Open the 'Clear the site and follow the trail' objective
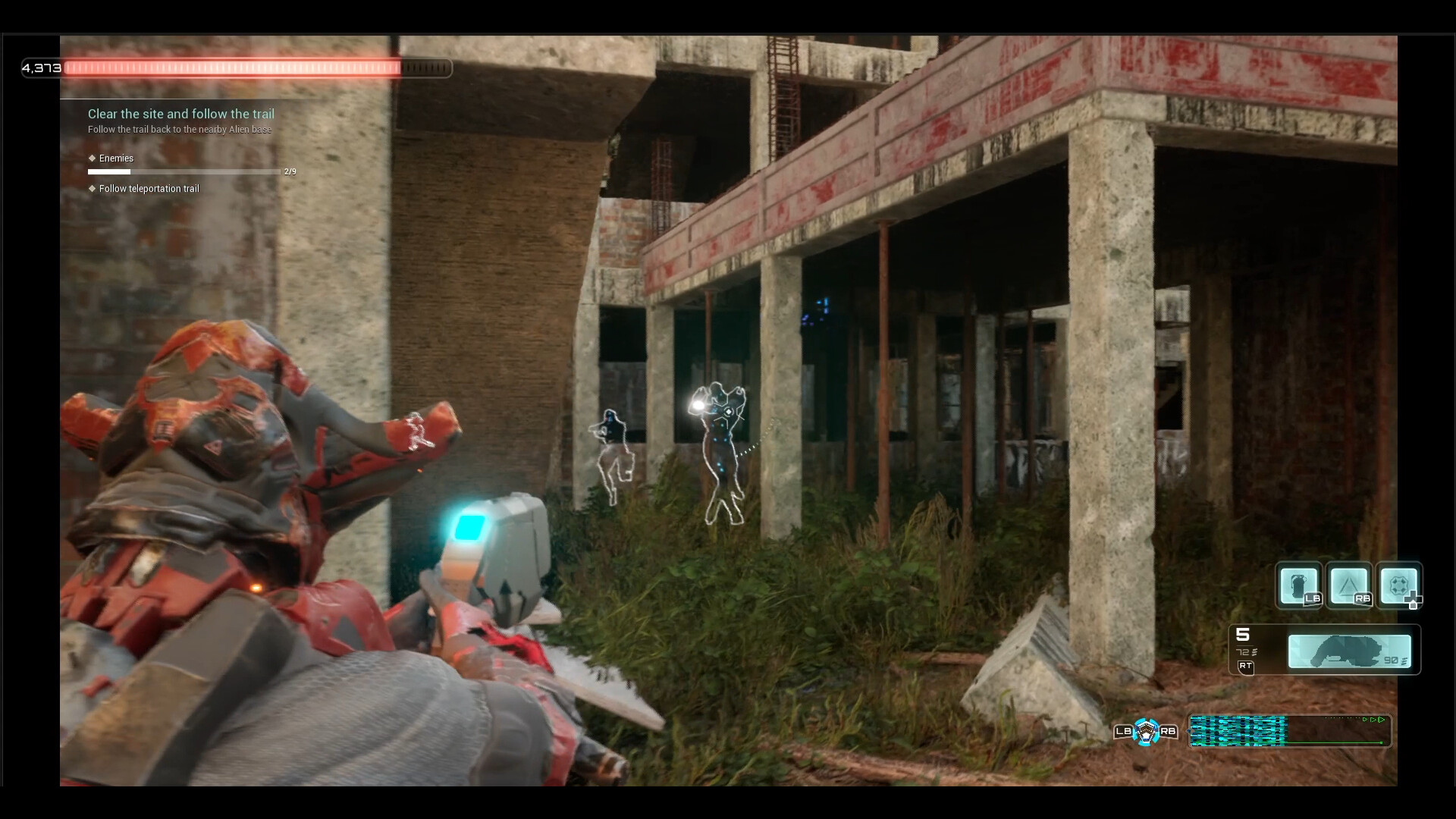 [x=180, y=114]
